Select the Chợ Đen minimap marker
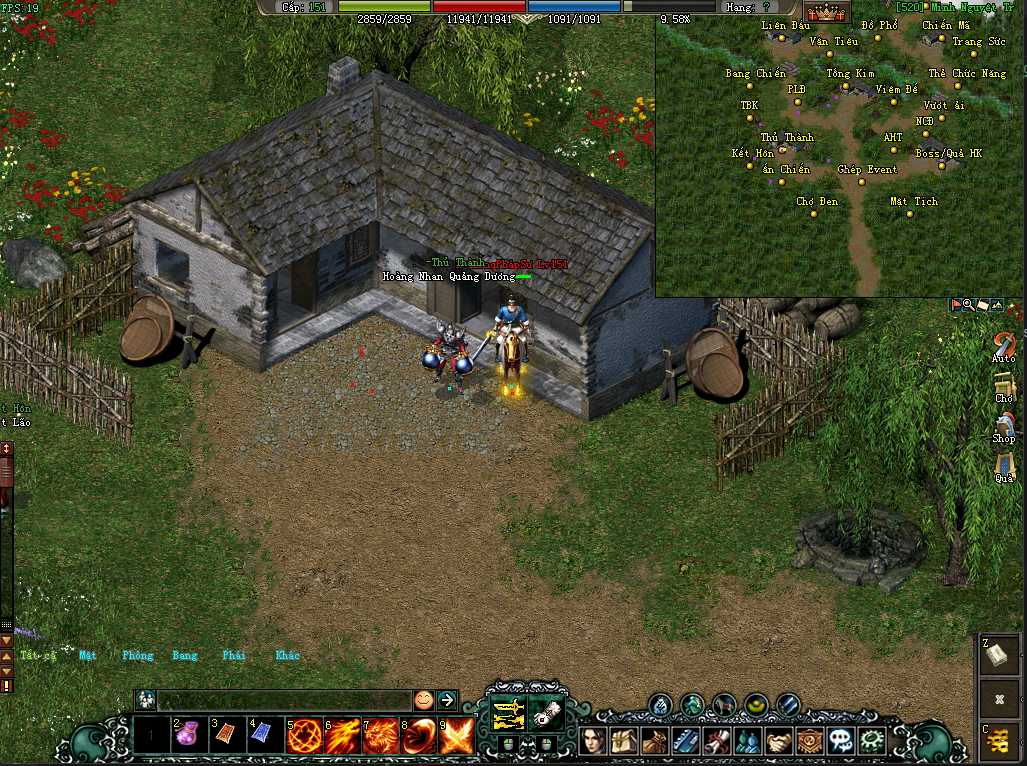1027x766 pixels. pos(817,214)
